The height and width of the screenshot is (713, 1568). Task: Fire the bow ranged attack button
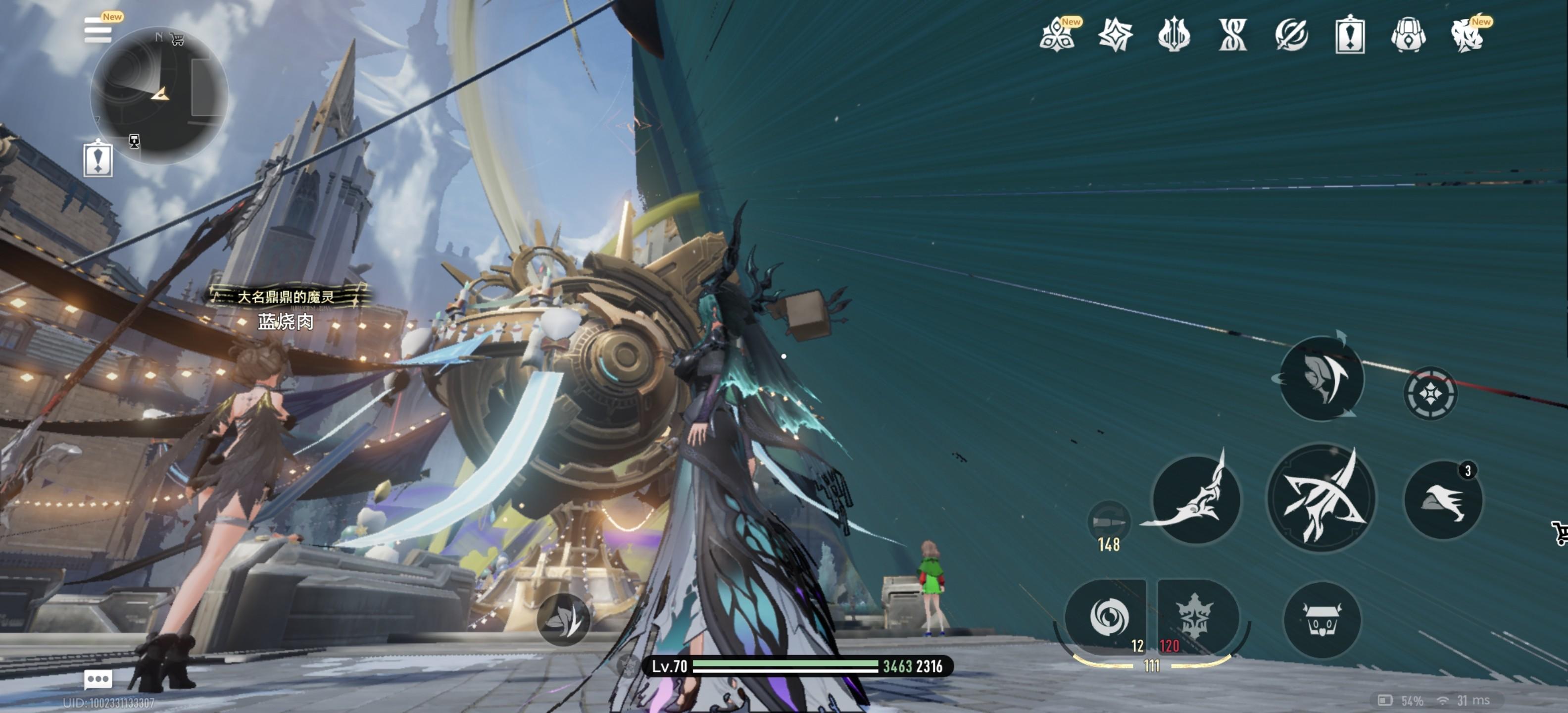point(1321,498)
